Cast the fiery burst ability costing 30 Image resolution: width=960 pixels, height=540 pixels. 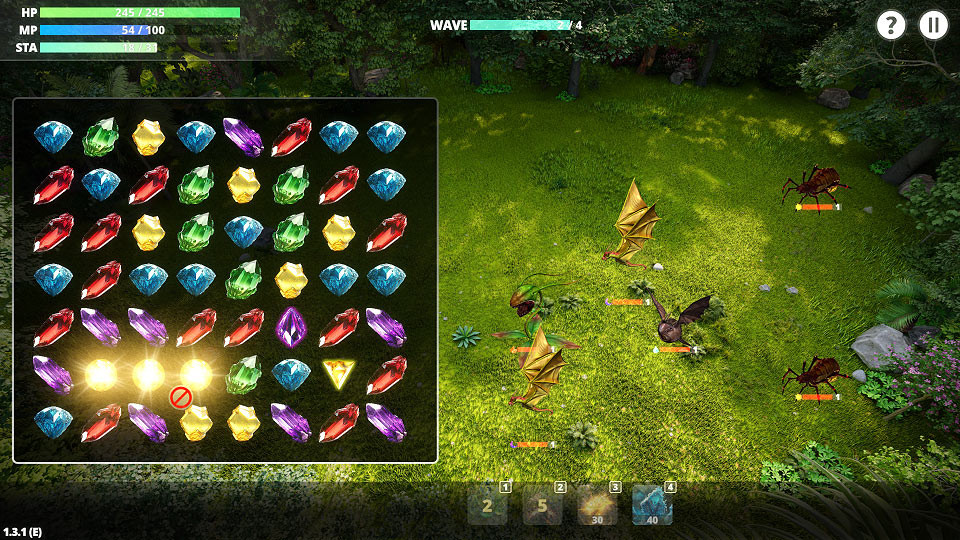click(597, 506)
